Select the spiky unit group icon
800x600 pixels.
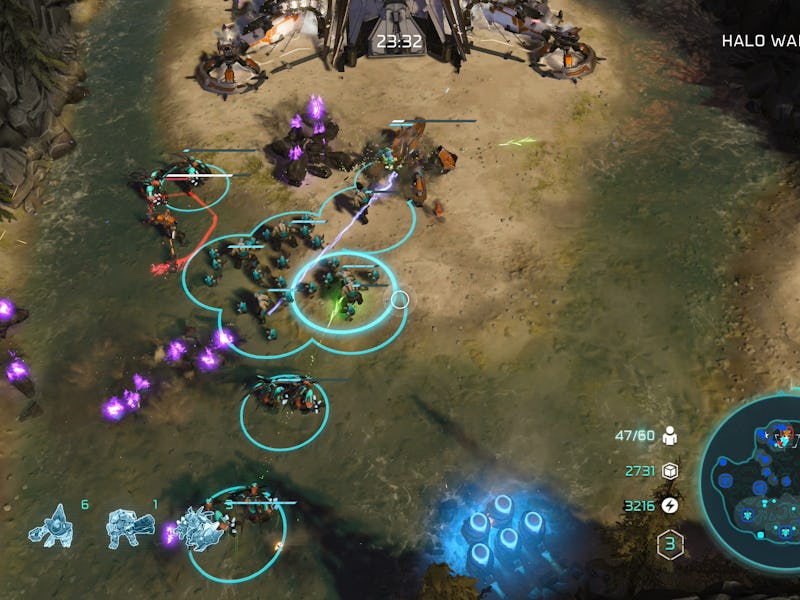pyautogui.click(x=200, y=529)
